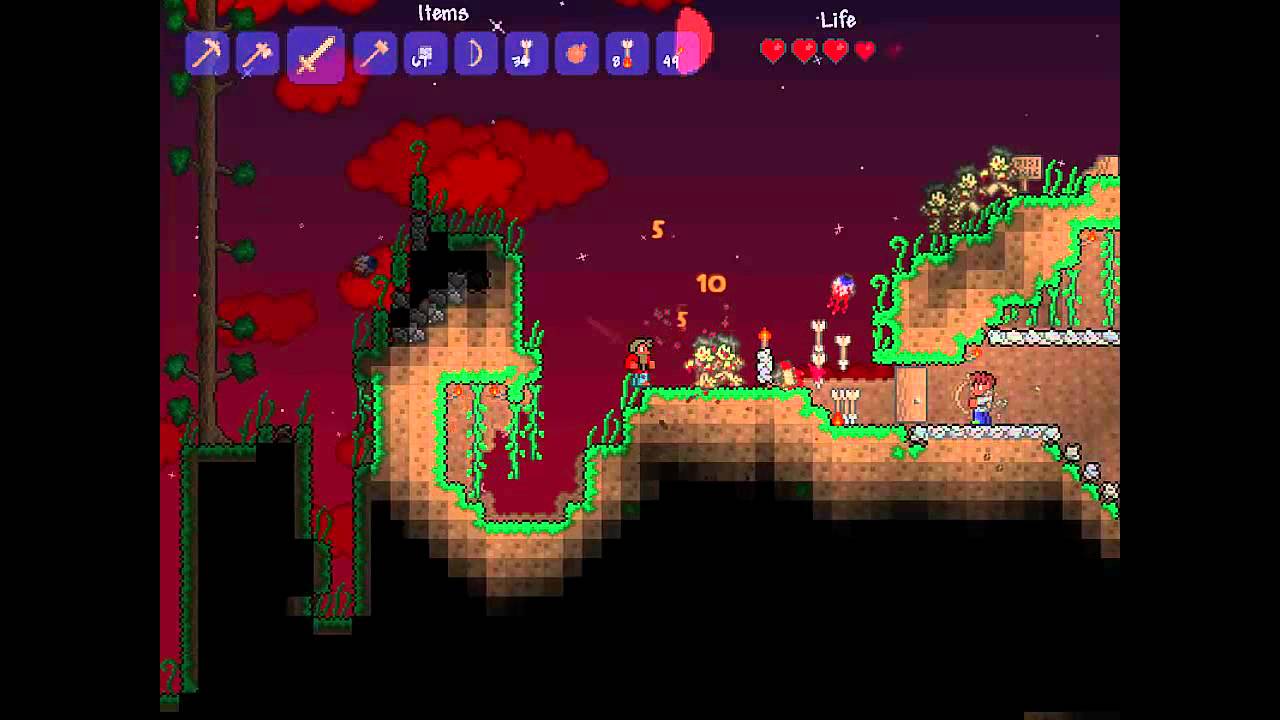Screen dimensions: 1280x720
Task: Select the axe hotbar slot
Action: click(258, 53)
